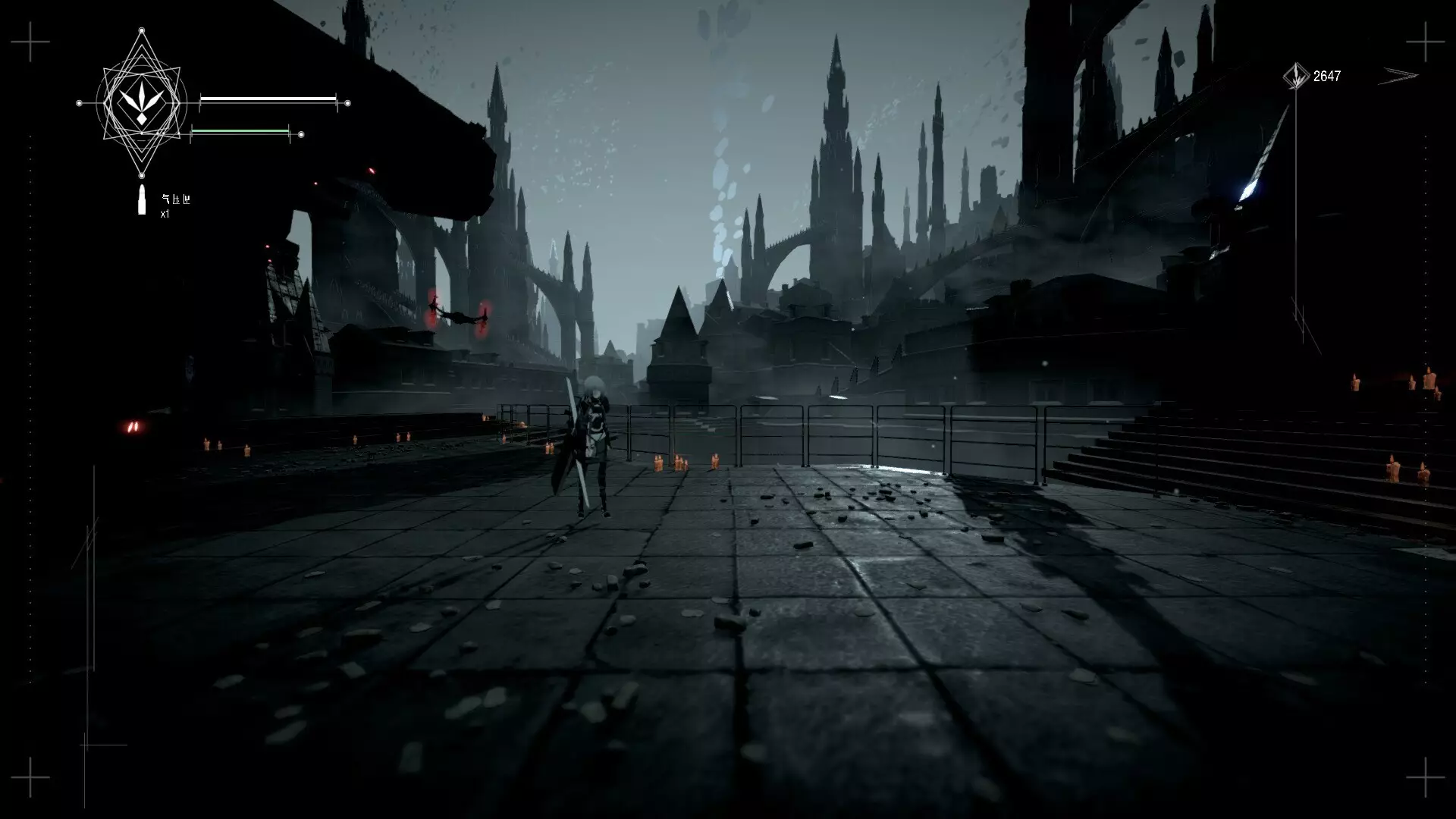1456x819 pixels.
Task: Click the x1 item quantity label
Action: pos(163,213)
